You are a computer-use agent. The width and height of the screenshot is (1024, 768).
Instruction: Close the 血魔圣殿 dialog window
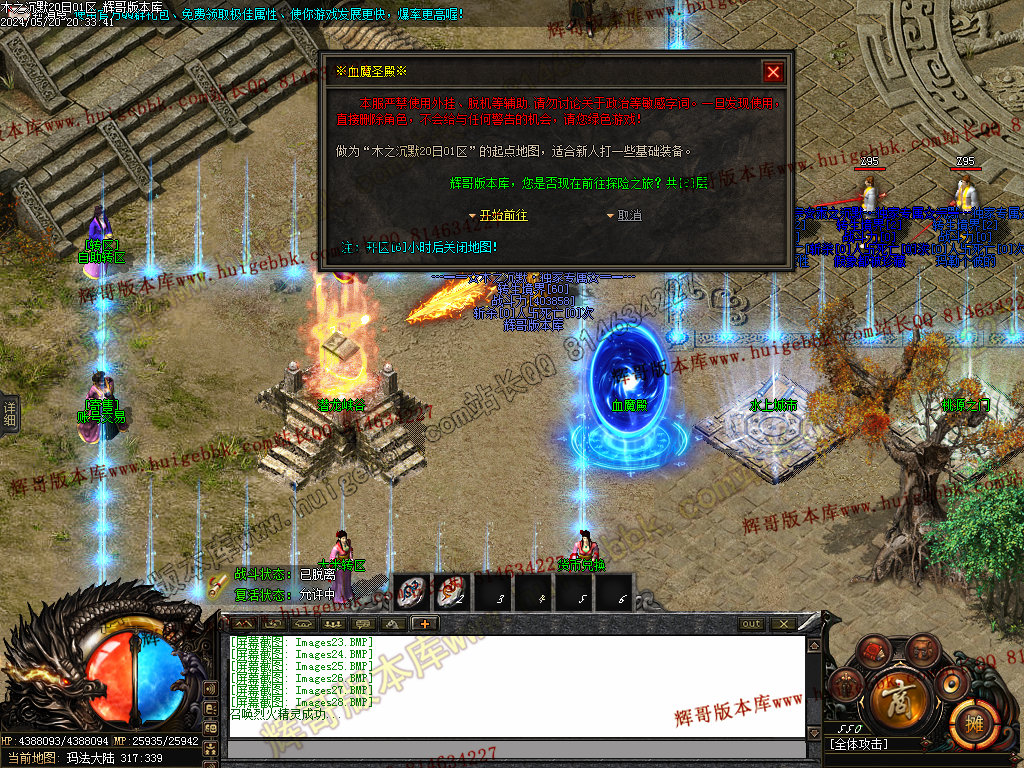click(x=772, y=72)
